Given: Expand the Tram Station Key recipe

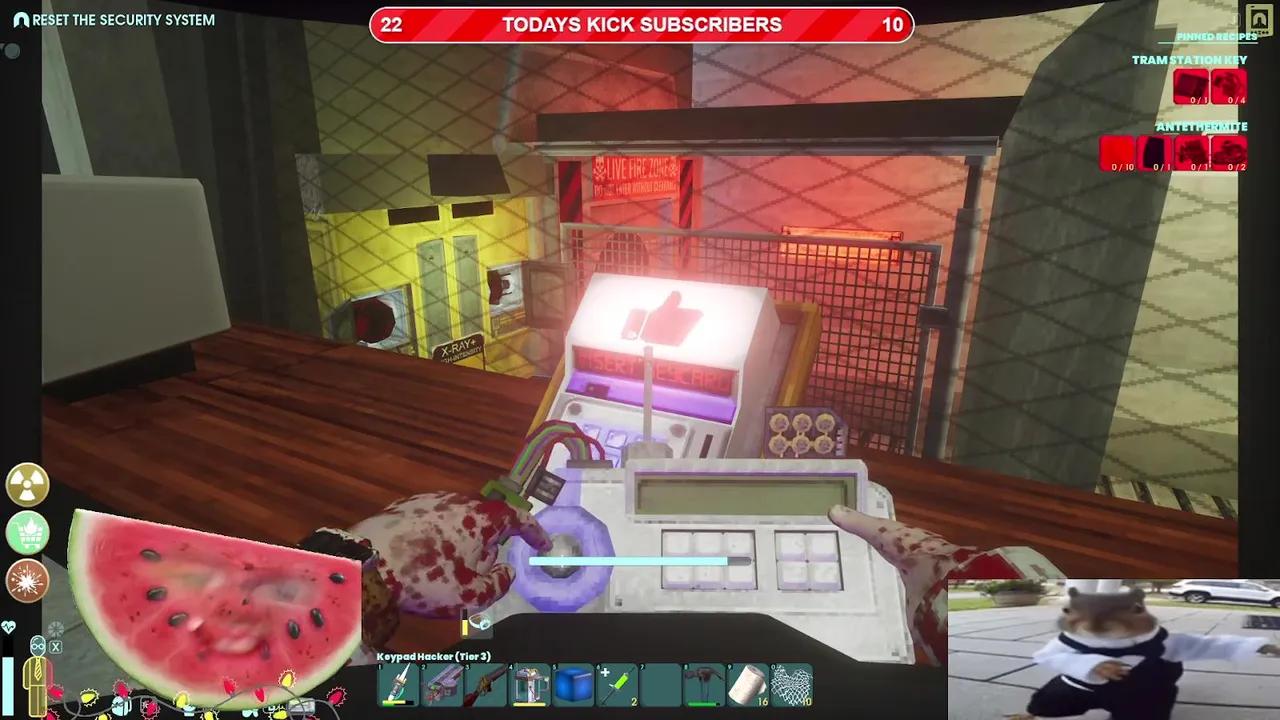Looking at the screenshot, I should (1188, 60).
